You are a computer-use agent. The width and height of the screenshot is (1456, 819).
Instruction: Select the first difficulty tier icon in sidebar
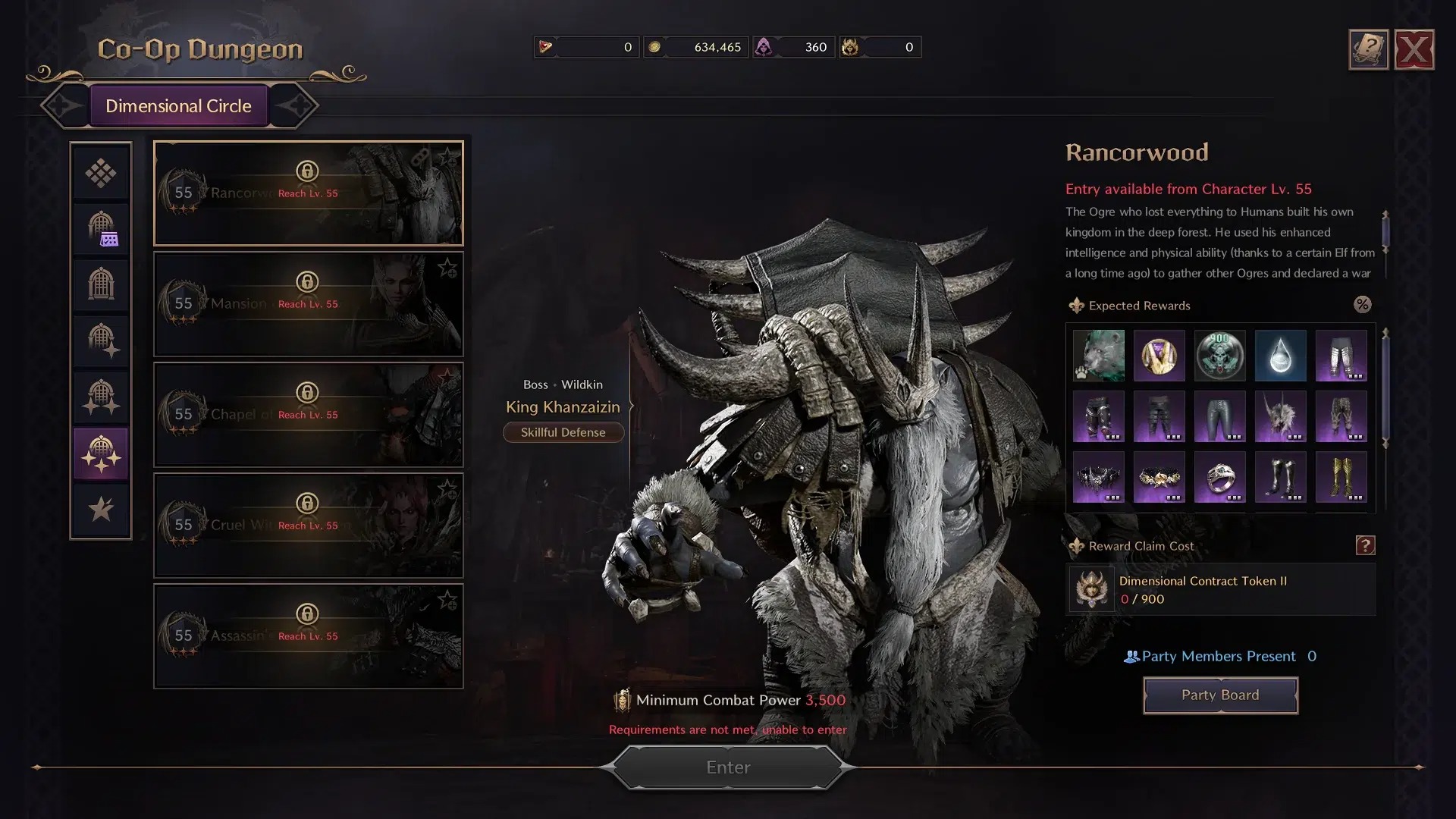pos(102,173)
